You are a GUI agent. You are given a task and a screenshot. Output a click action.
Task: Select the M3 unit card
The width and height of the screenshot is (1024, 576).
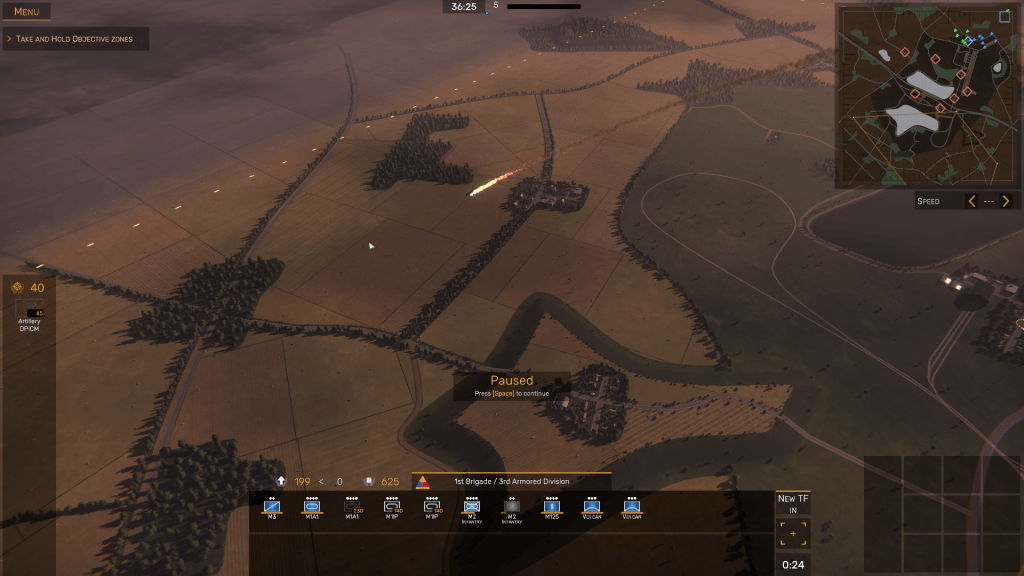click(271, 508)
